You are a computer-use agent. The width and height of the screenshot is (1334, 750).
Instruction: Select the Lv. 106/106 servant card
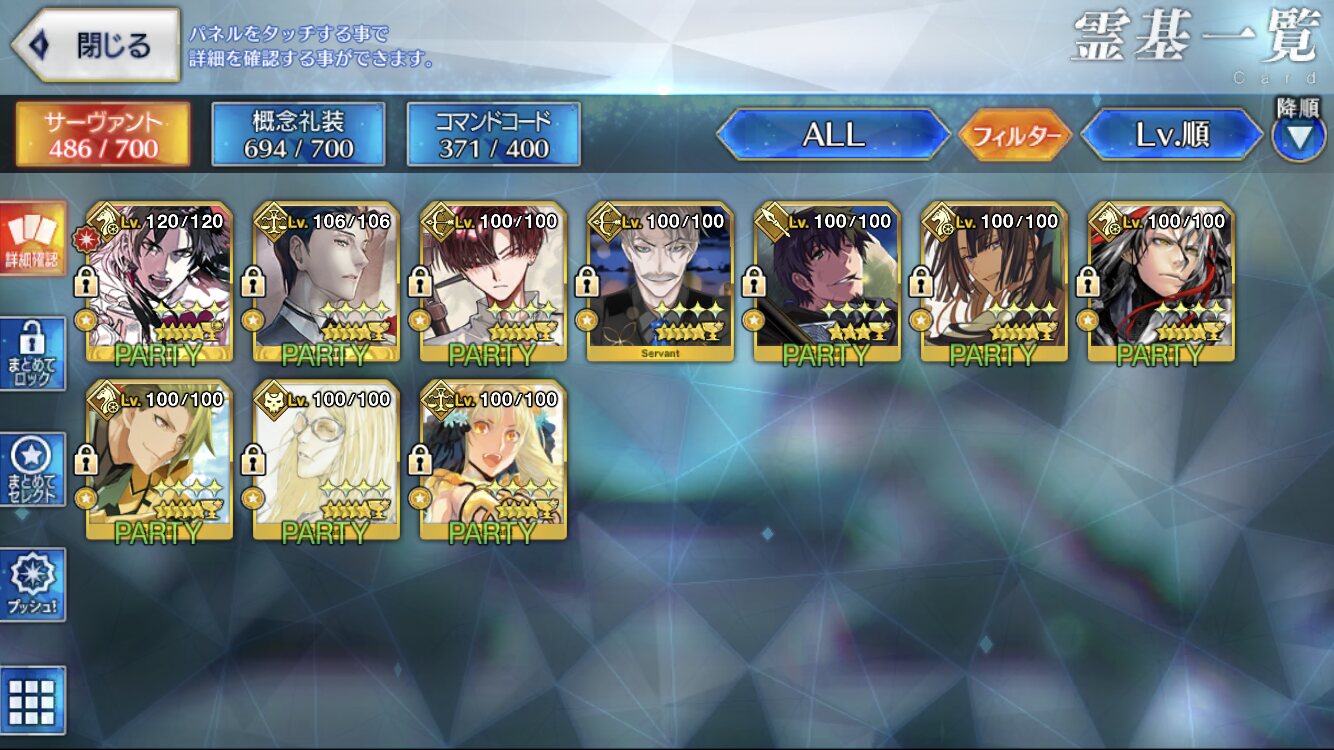pyautogui.click(x=326, y=281)
